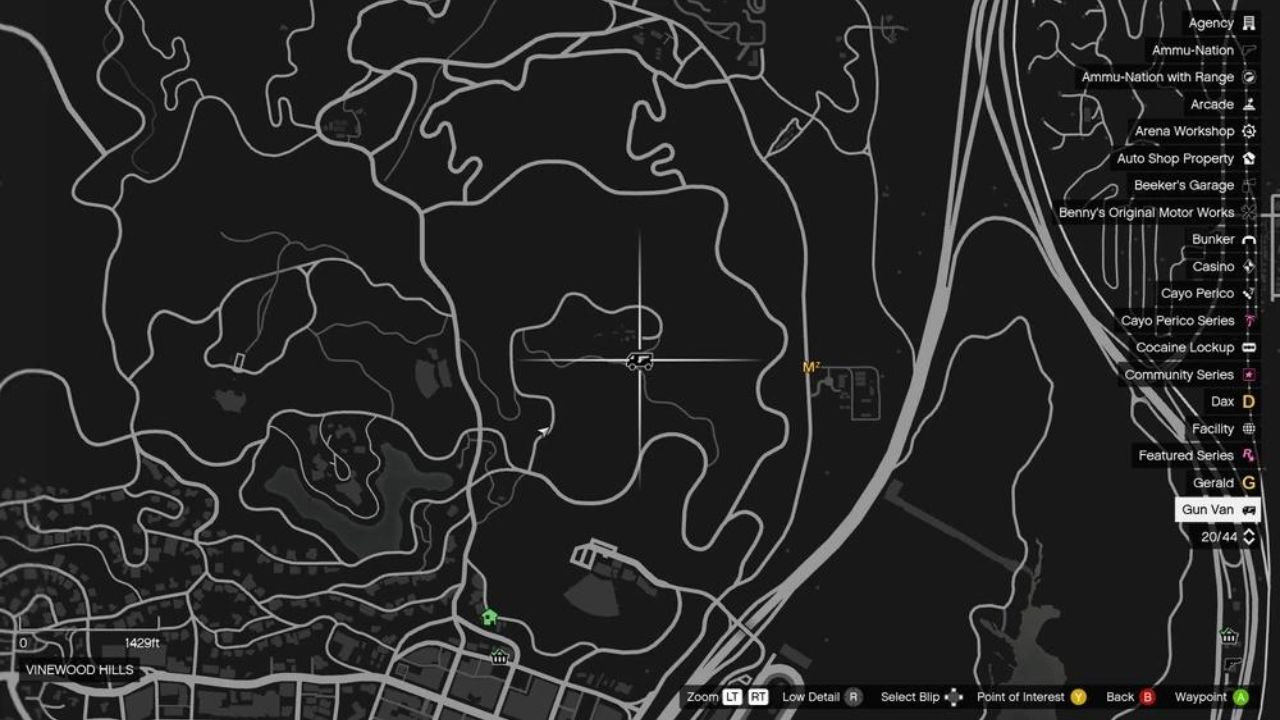1280x720 pixels.
Task: Select the Agency blip icon
Action: coord(1247,22)
